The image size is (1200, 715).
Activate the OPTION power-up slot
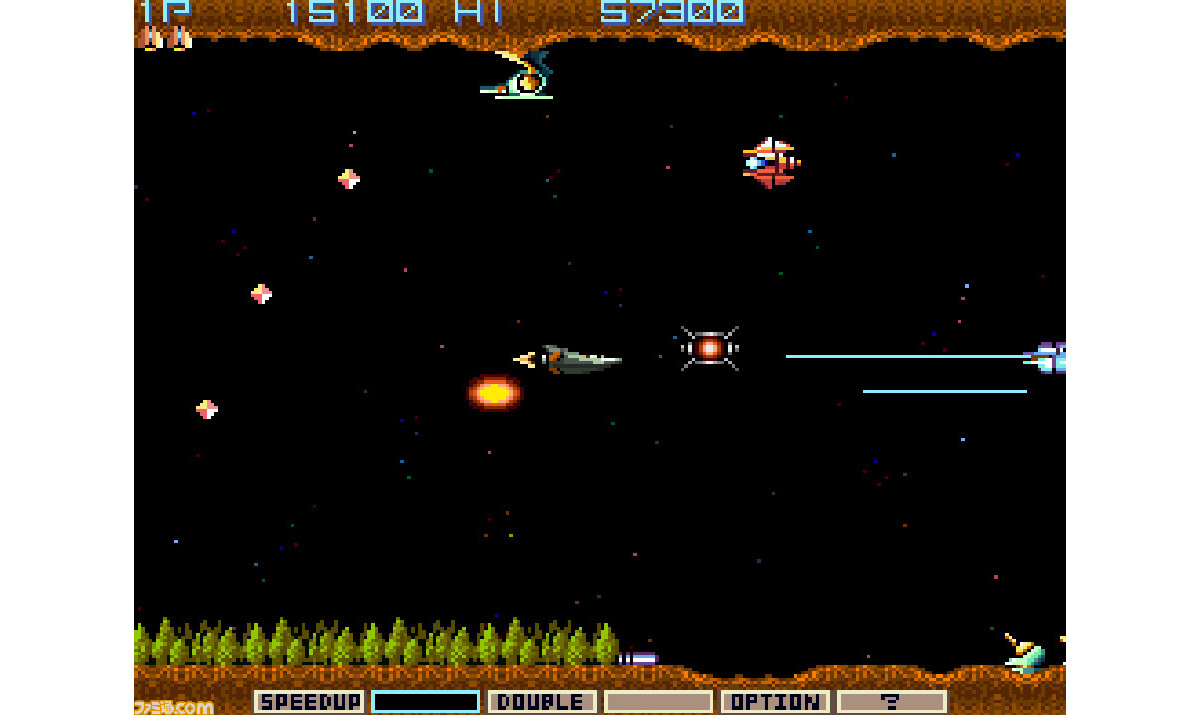(775, 702)
